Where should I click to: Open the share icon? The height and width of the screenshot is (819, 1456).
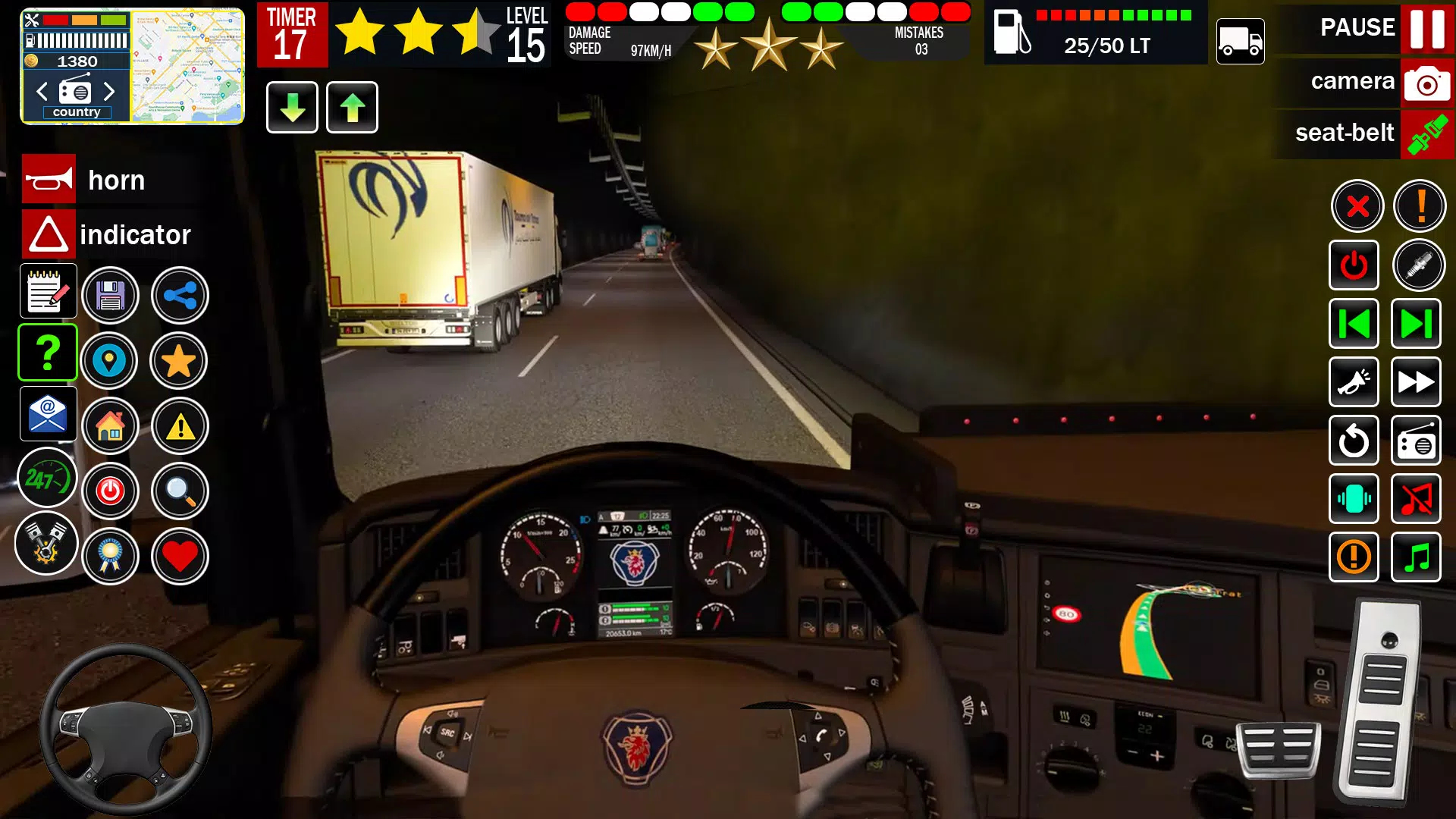click(x=180, y=296)
